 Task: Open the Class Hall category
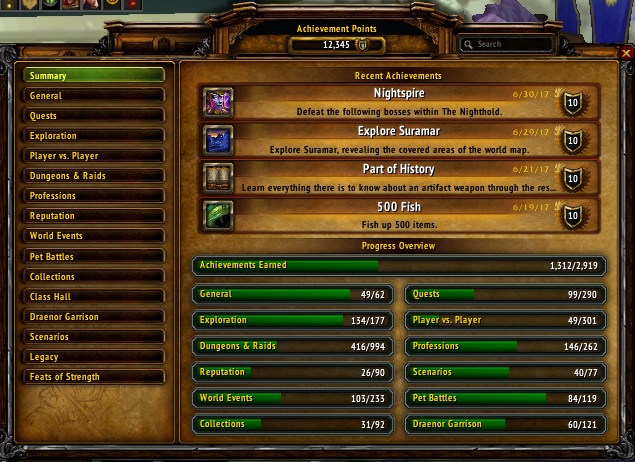coord(94,297)
